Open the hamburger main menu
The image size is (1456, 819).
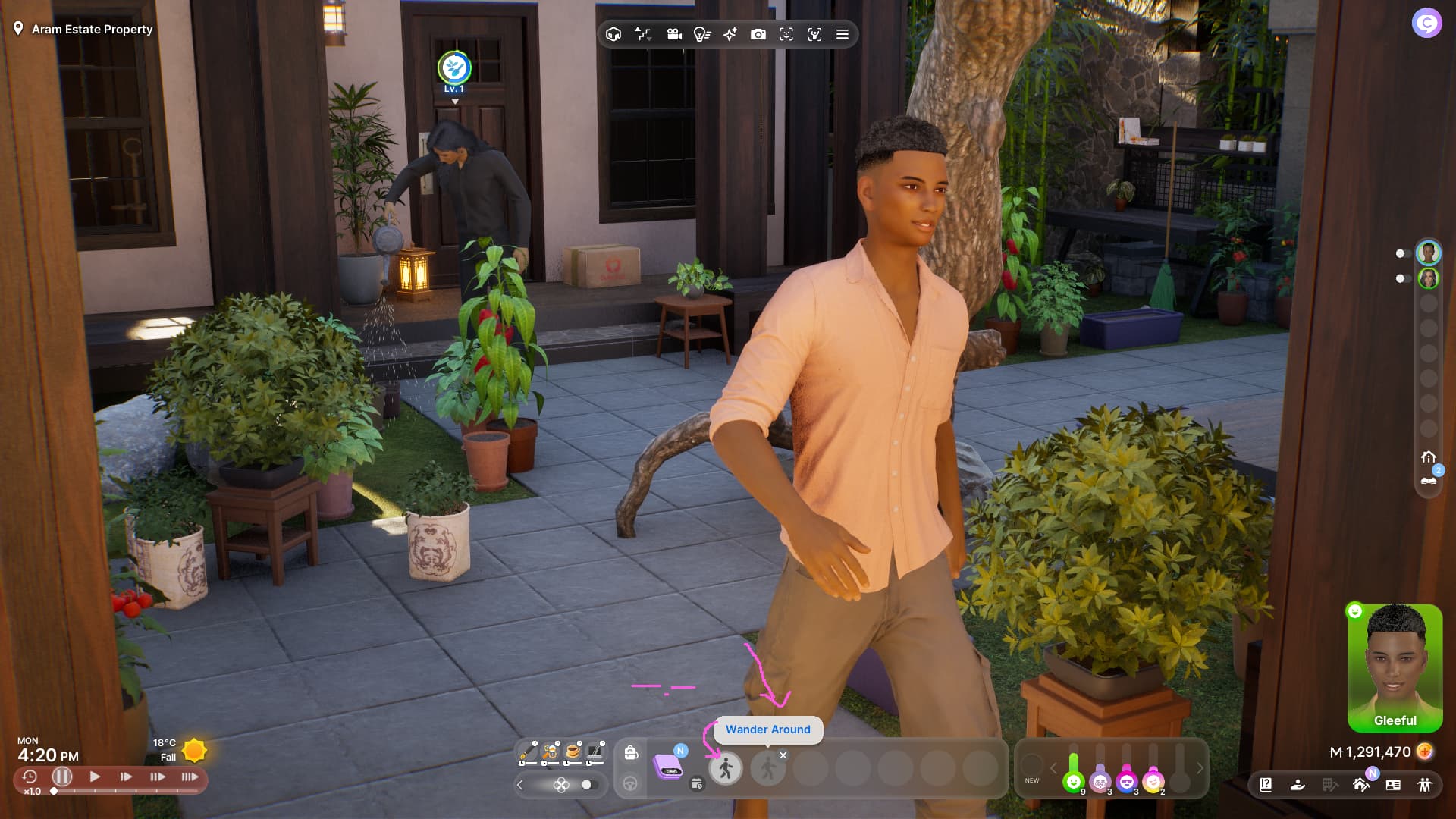point(842,34)
